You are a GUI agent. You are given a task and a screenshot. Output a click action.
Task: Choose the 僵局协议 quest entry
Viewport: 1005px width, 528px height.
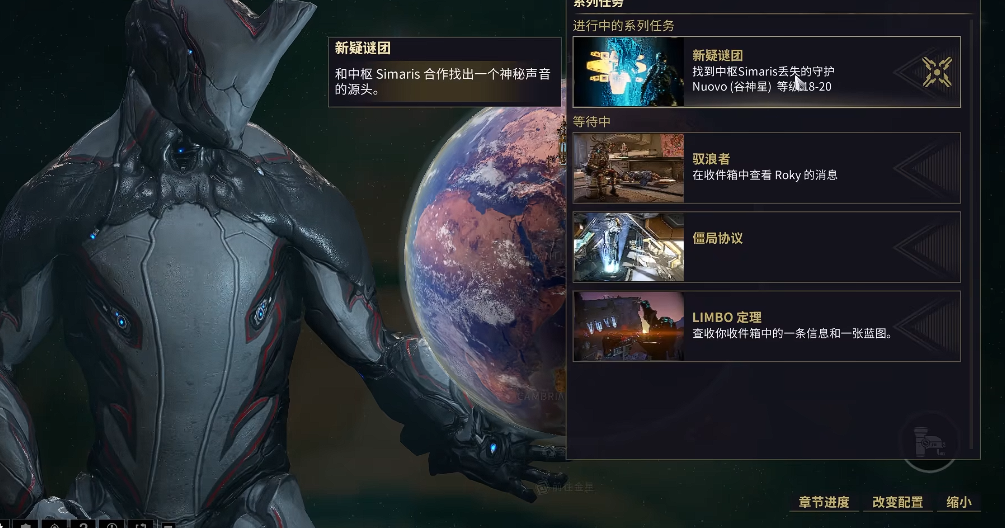tap(765, 247)
